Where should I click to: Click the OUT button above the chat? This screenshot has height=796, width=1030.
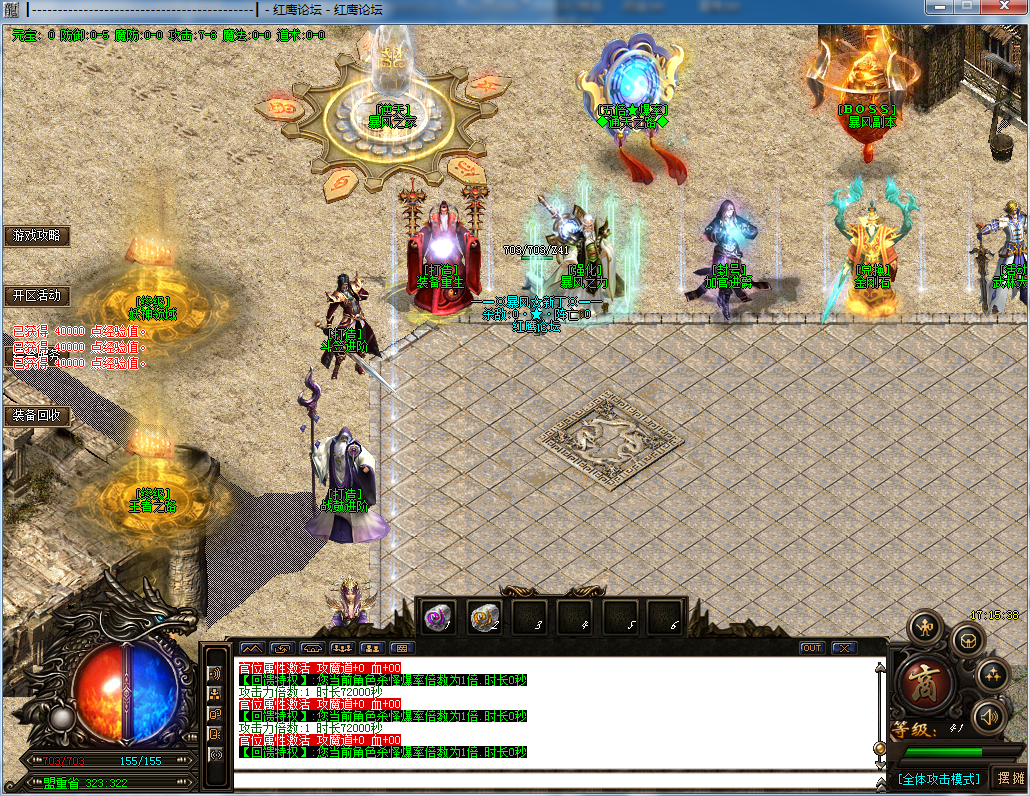(x=812, y=648)
